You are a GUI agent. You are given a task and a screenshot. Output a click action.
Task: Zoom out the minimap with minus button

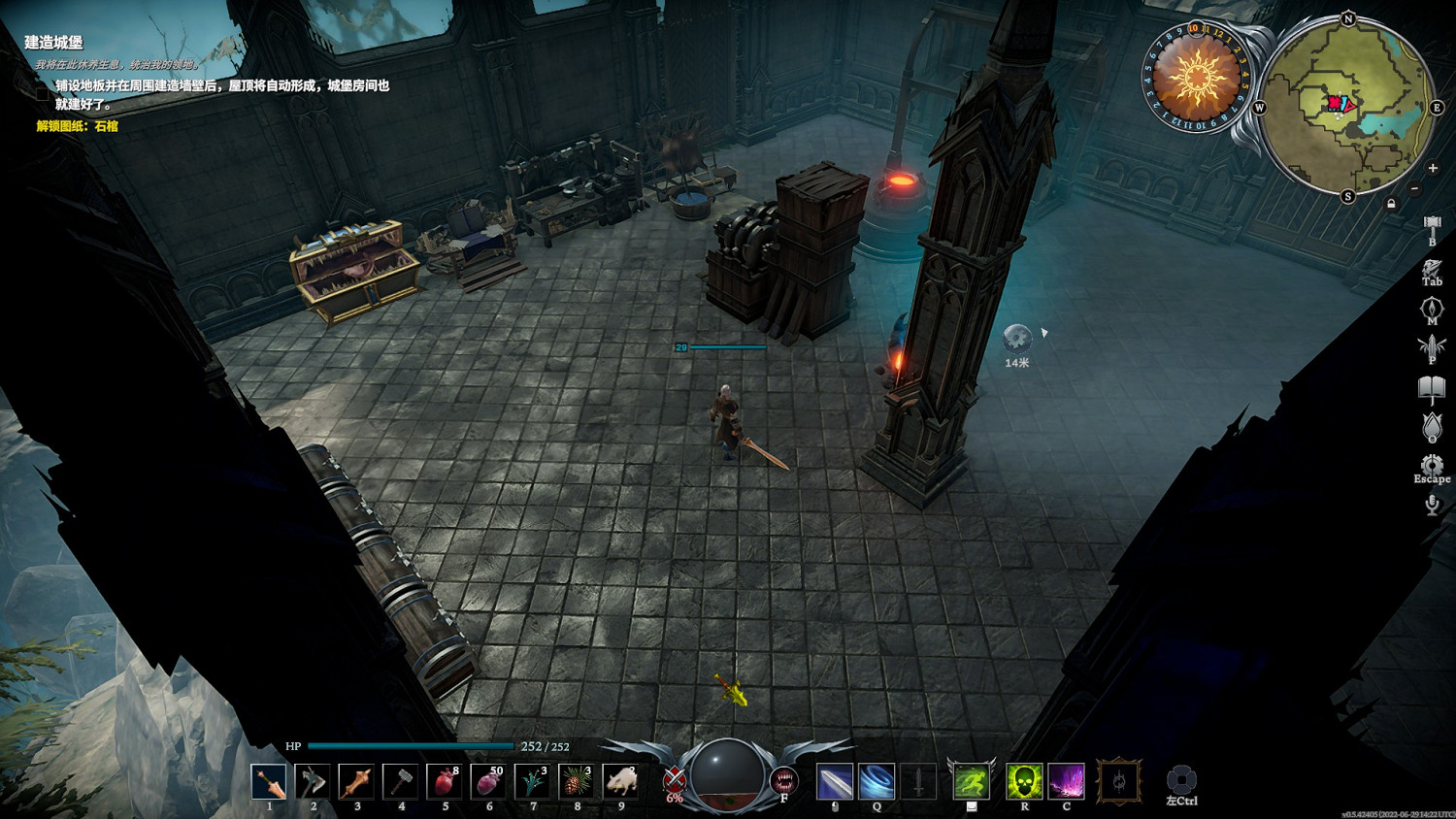coord(1414,188)
